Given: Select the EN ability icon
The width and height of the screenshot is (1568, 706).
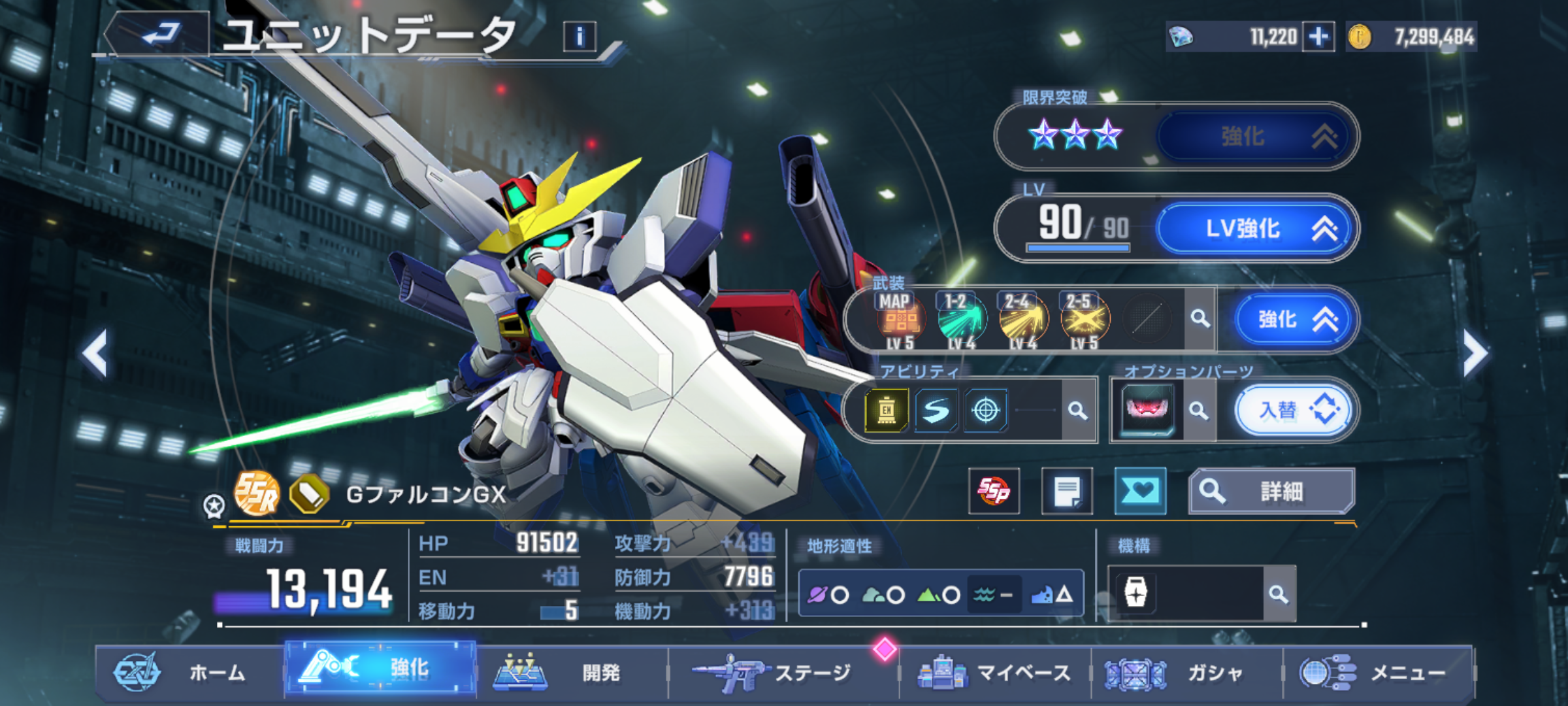Looking at the screenshot, I should [886, 411].
